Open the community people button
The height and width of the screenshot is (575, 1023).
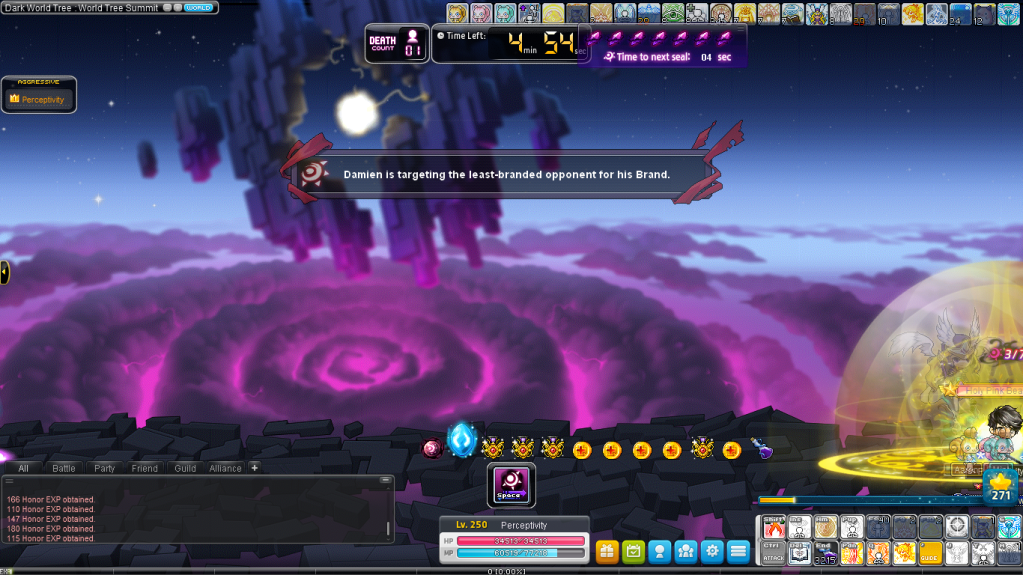685,550
